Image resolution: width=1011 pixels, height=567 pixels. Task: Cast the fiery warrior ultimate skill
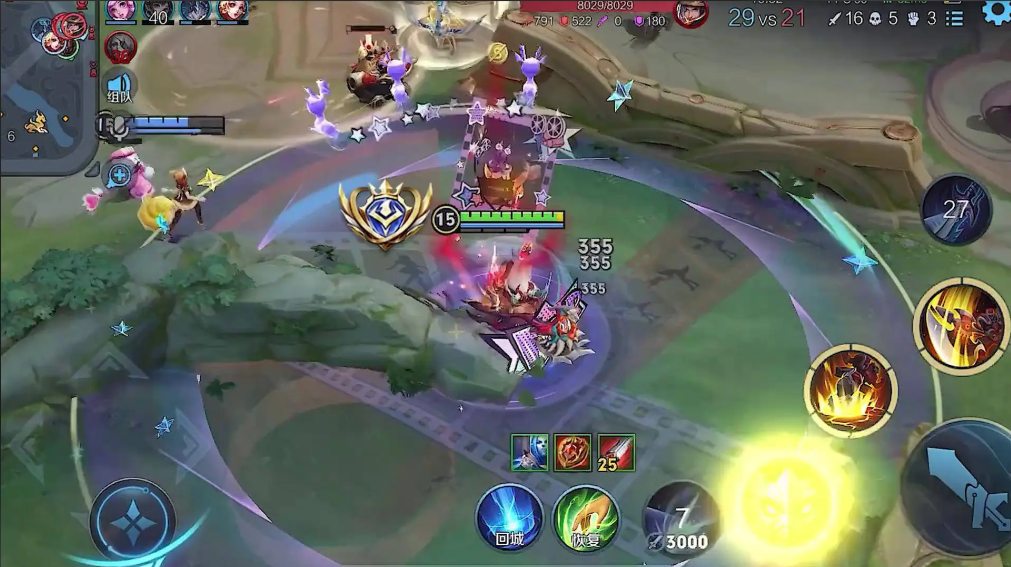959,325
